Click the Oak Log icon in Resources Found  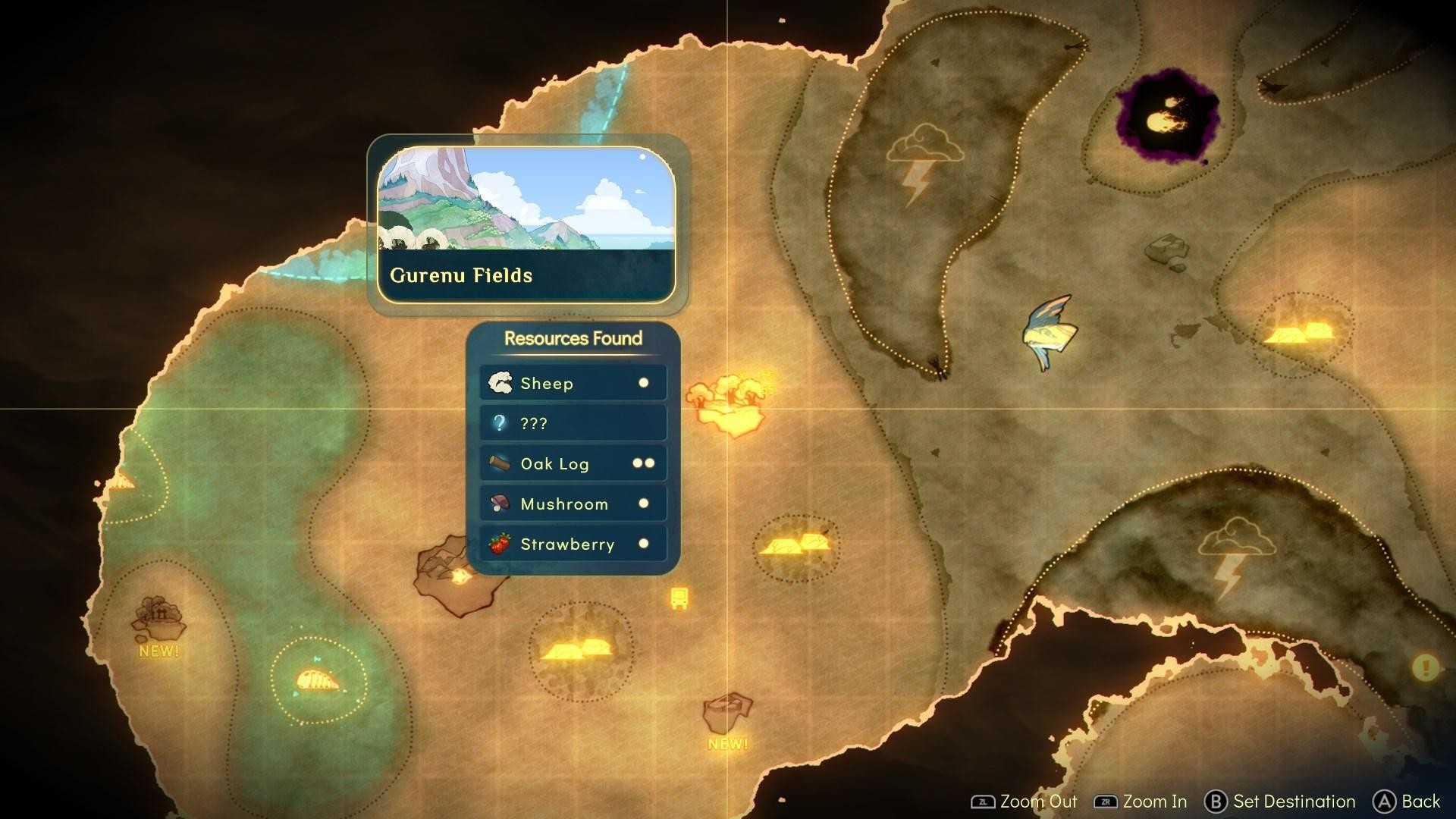pyautogui.click(x=500, y=463)
